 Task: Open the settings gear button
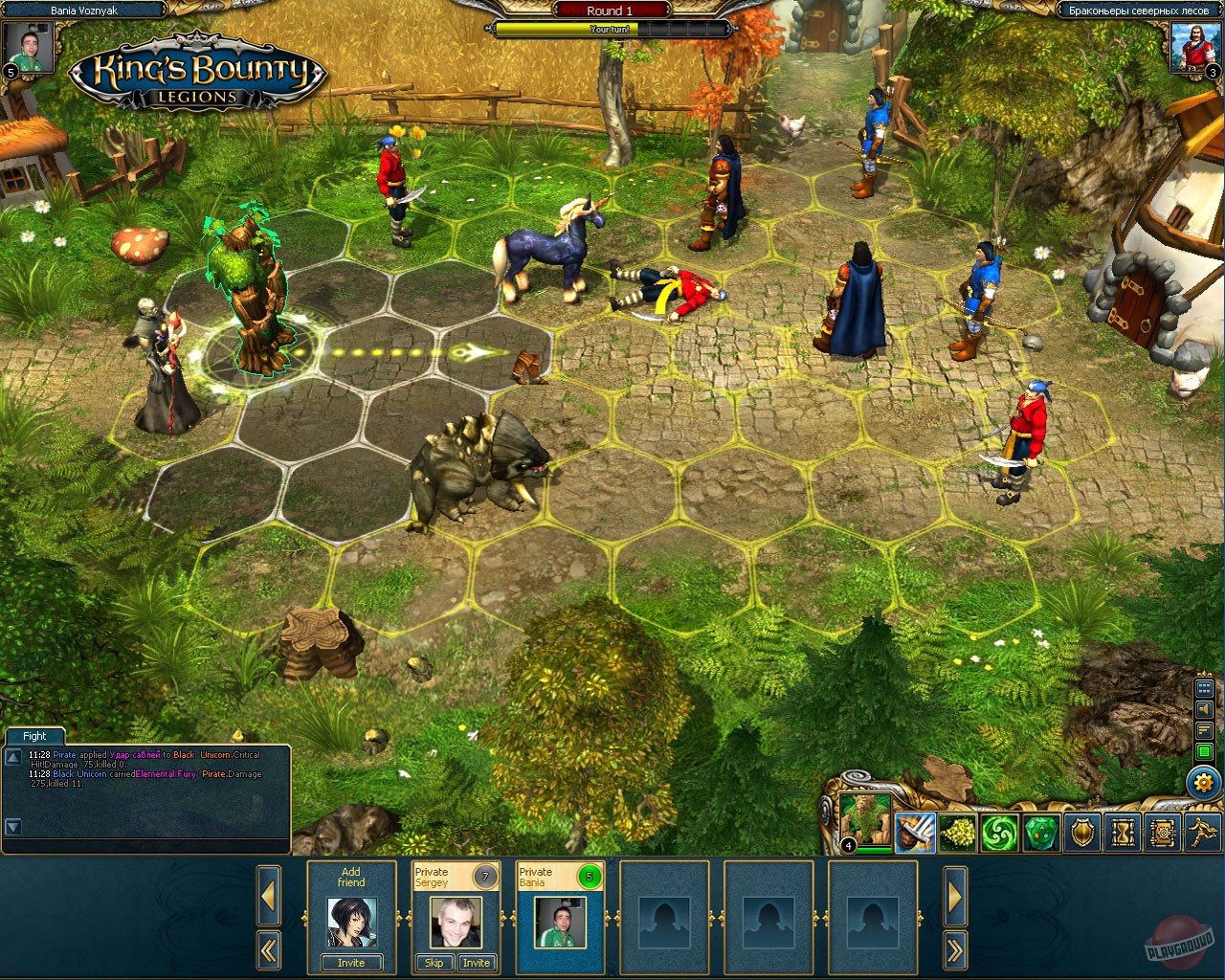(1204, 782)
